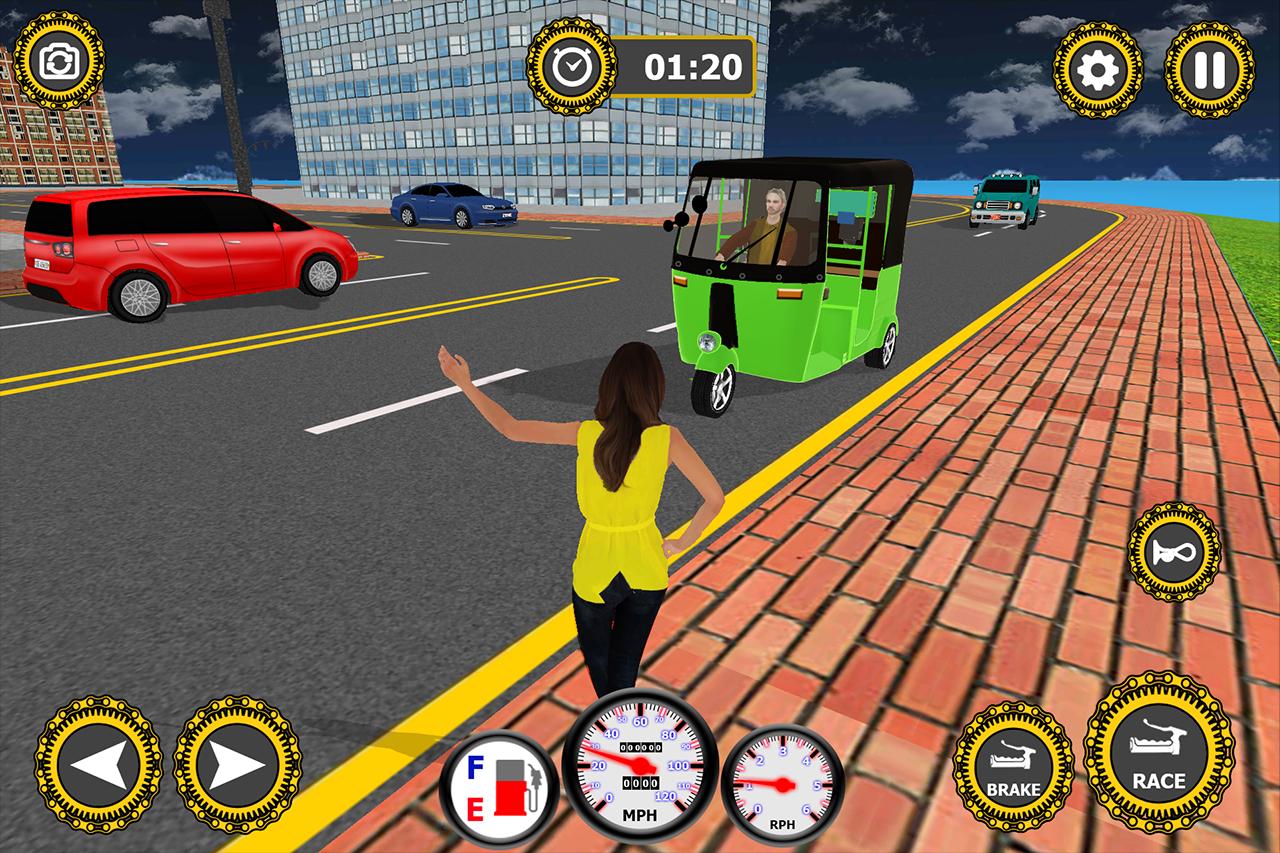This screenshot has height=853, width=1280.
Task: Open the gear settings menu
Action: 1099,70
